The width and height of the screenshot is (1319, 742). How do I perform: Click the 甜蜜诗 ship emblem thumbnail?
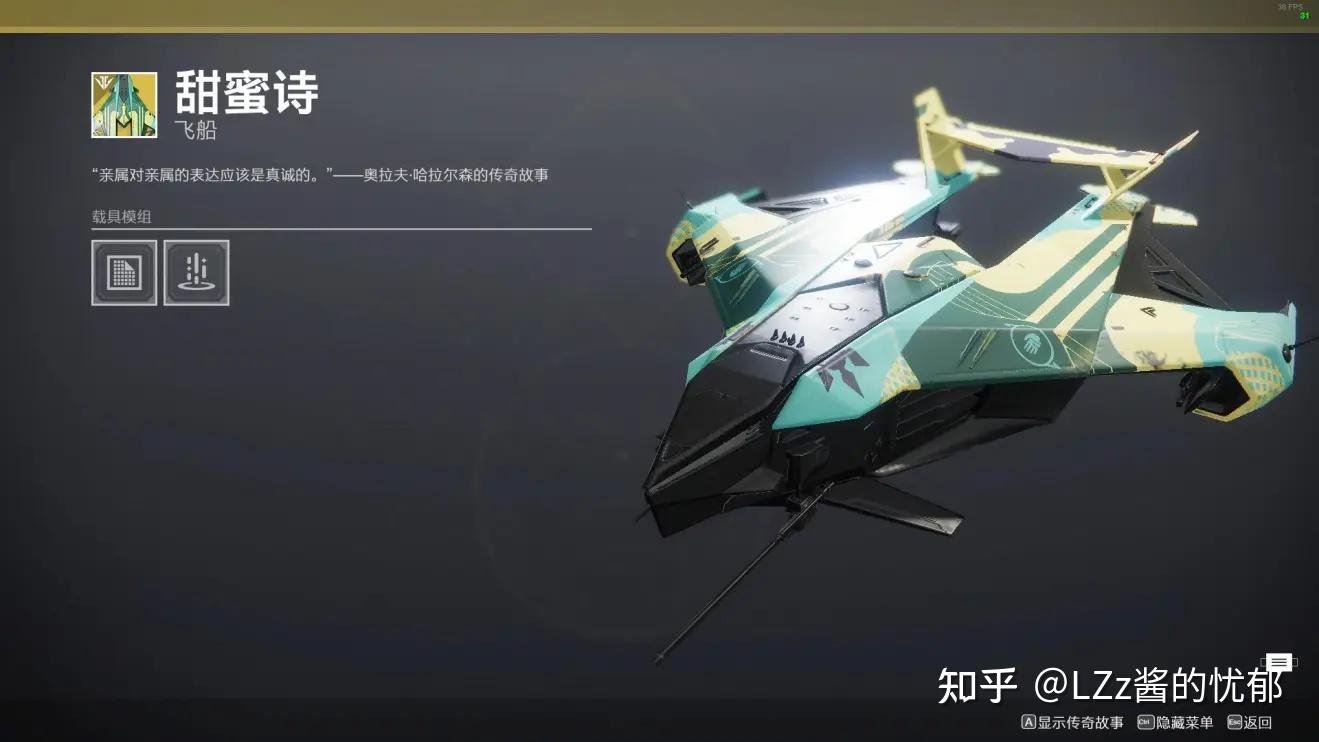(x=124, y=104)
